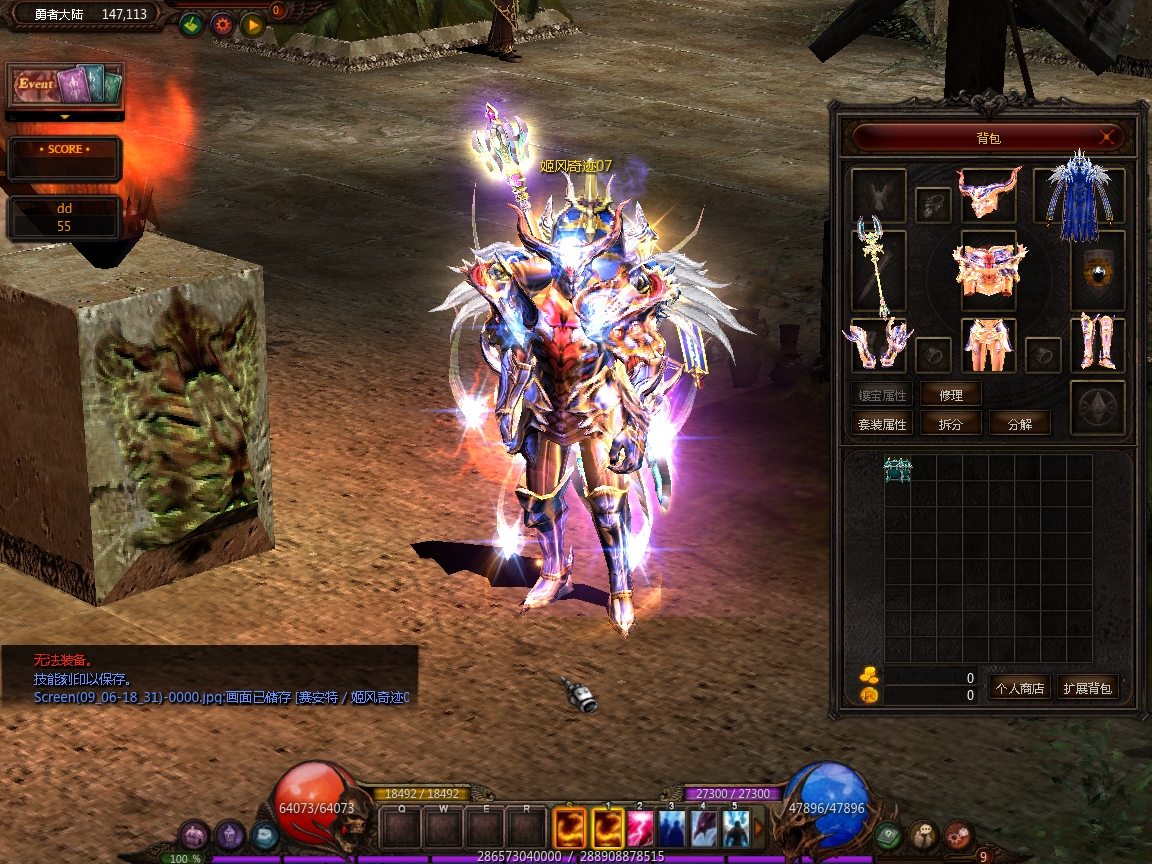The image size is (1152, 864).
Task: Click the 修理 repair button
Action: [951, 395]
